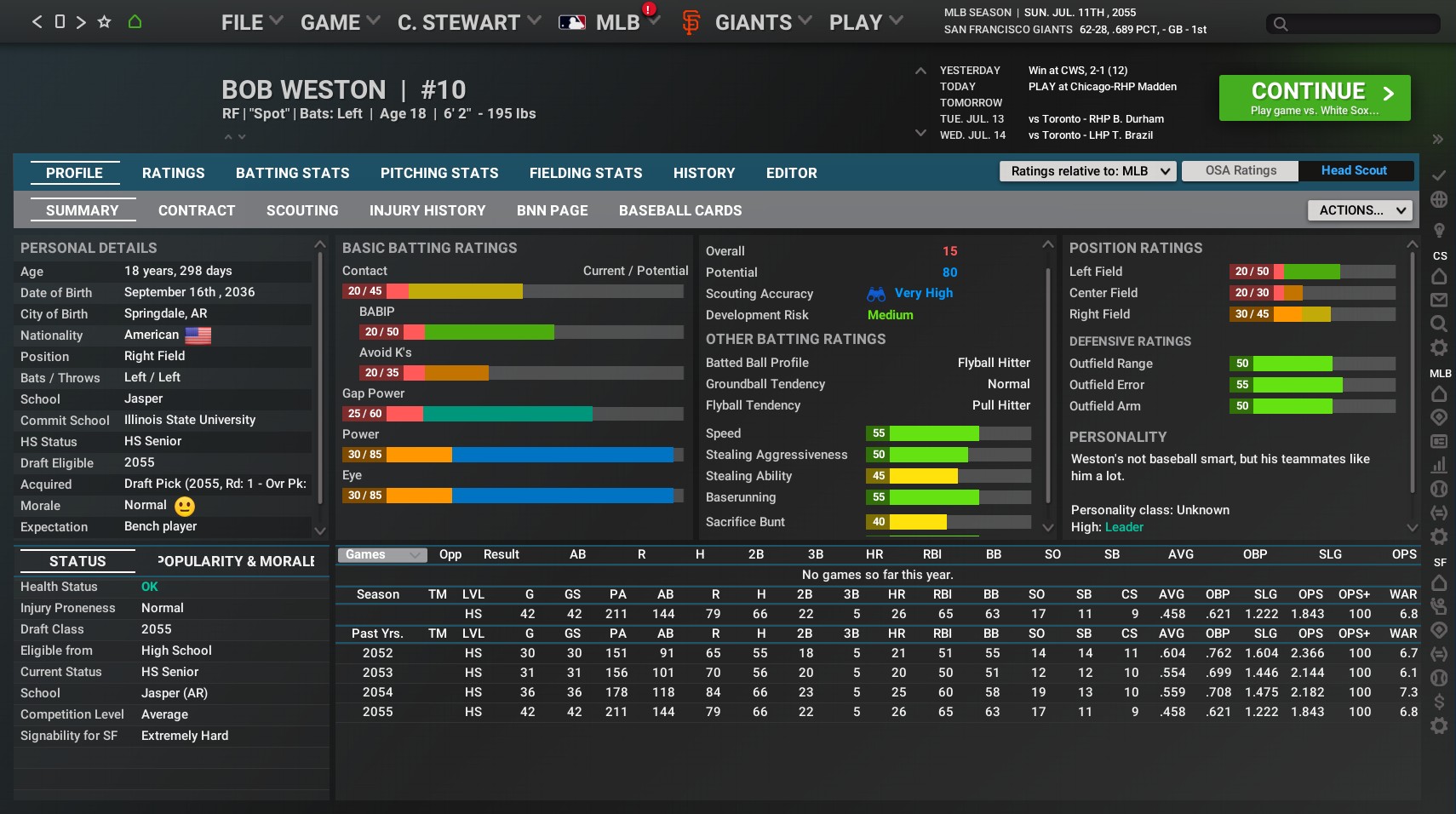Screen dimensions: 1456x814
Task: Click the home icon next to navigation arrows
Action: click(135, 20)
